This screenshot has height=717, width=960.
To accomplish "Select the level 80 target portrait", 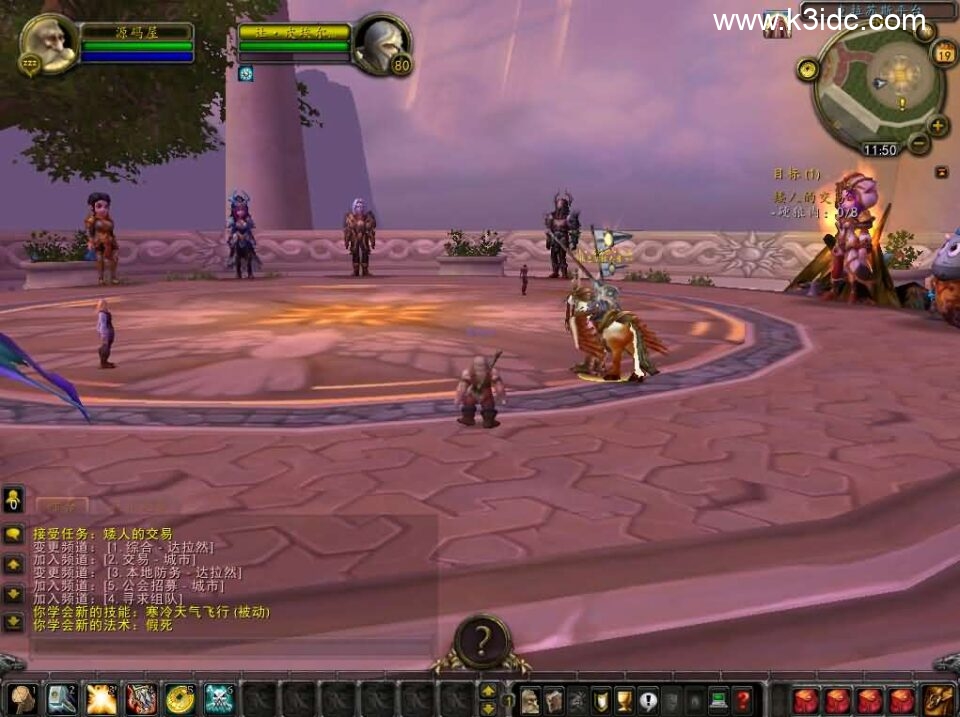I will 381,43.
